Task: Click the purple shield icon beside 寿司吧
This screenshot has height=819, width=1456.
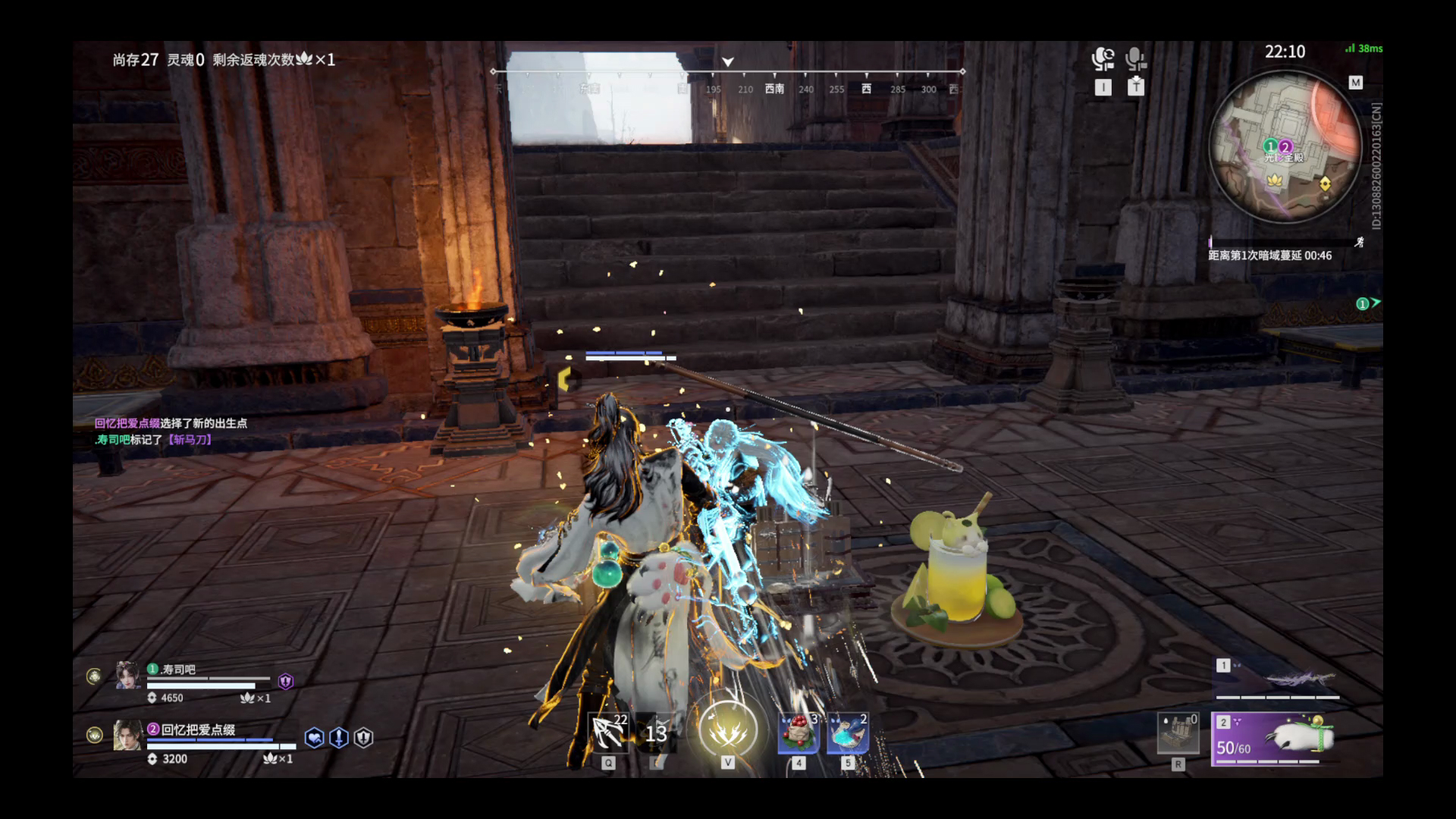Action: click(285, 681)
